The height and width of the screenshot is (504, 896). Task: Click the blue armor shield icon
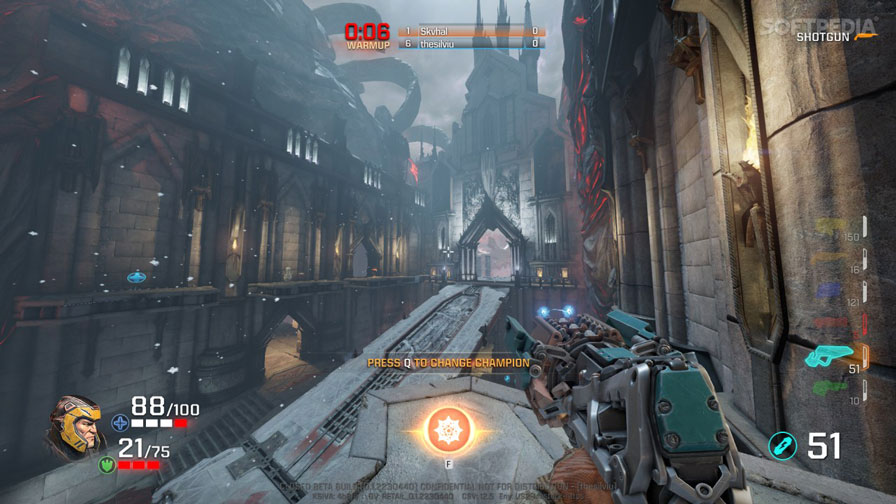[x=120, y=423]
